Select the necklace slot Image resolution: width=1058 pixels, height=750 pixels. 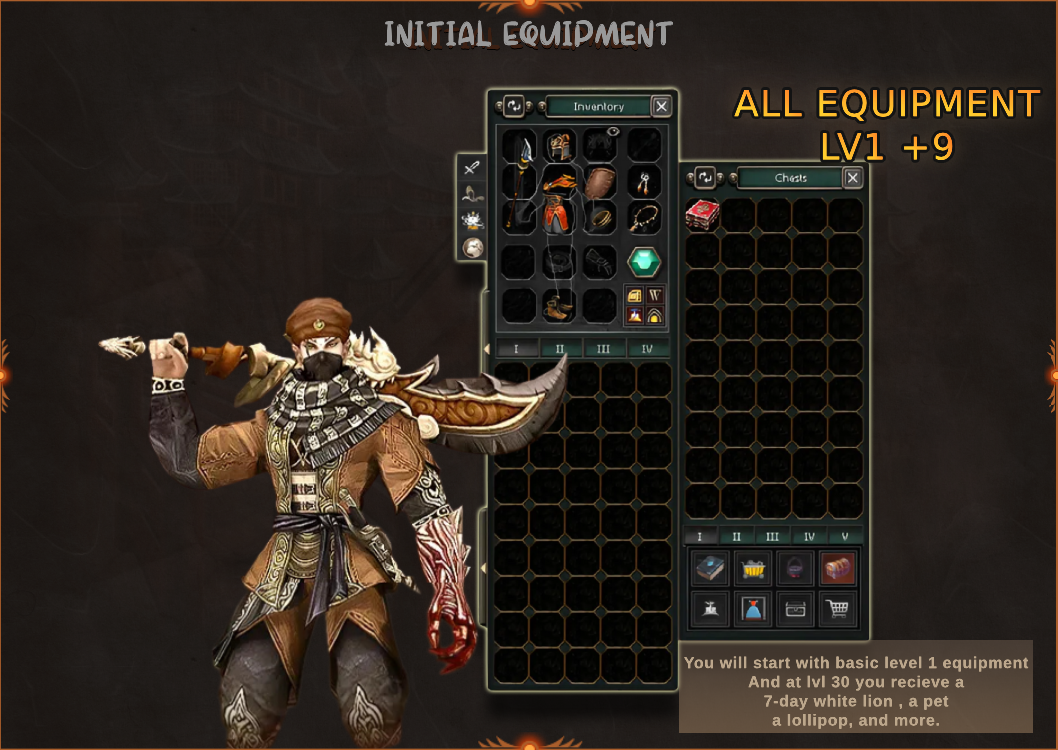(x=644, y=218)
